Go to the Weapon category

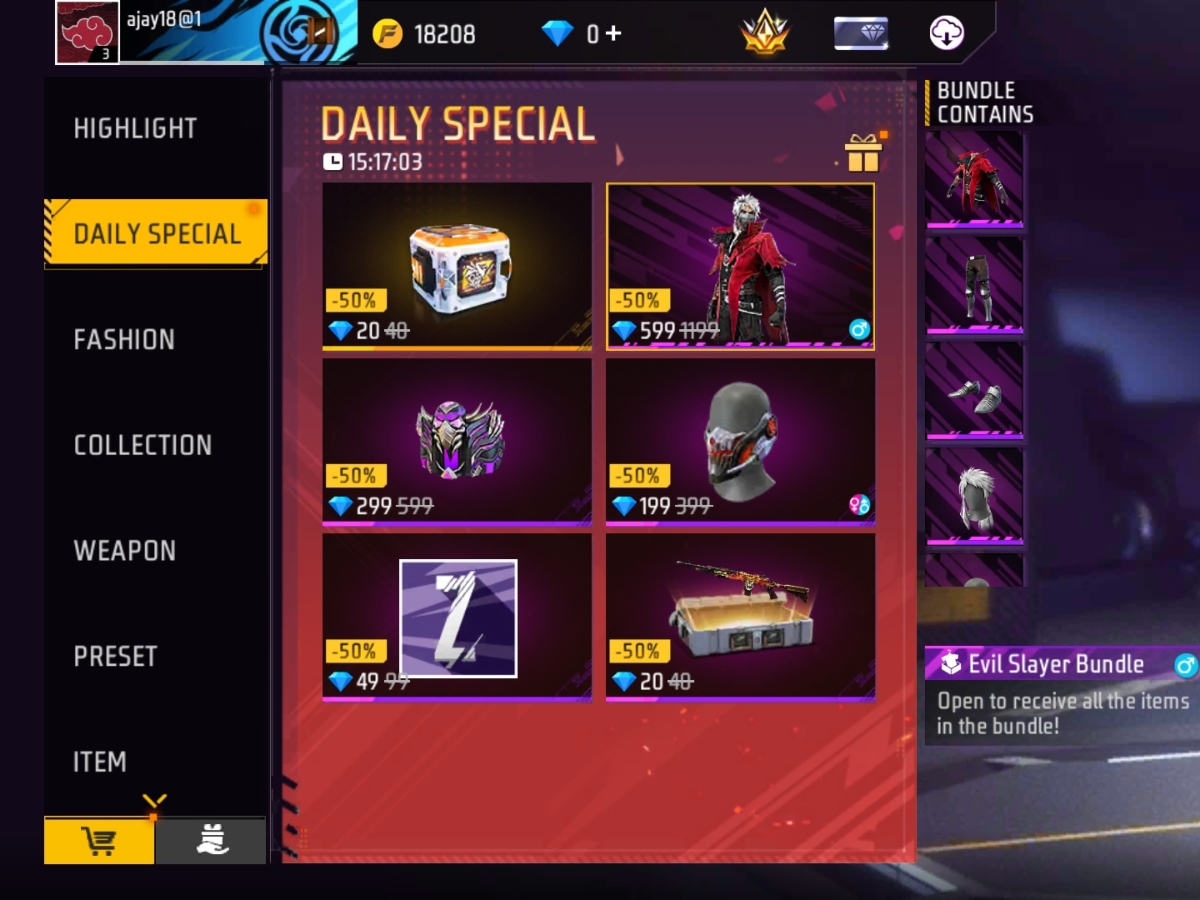tap(124, 551)
